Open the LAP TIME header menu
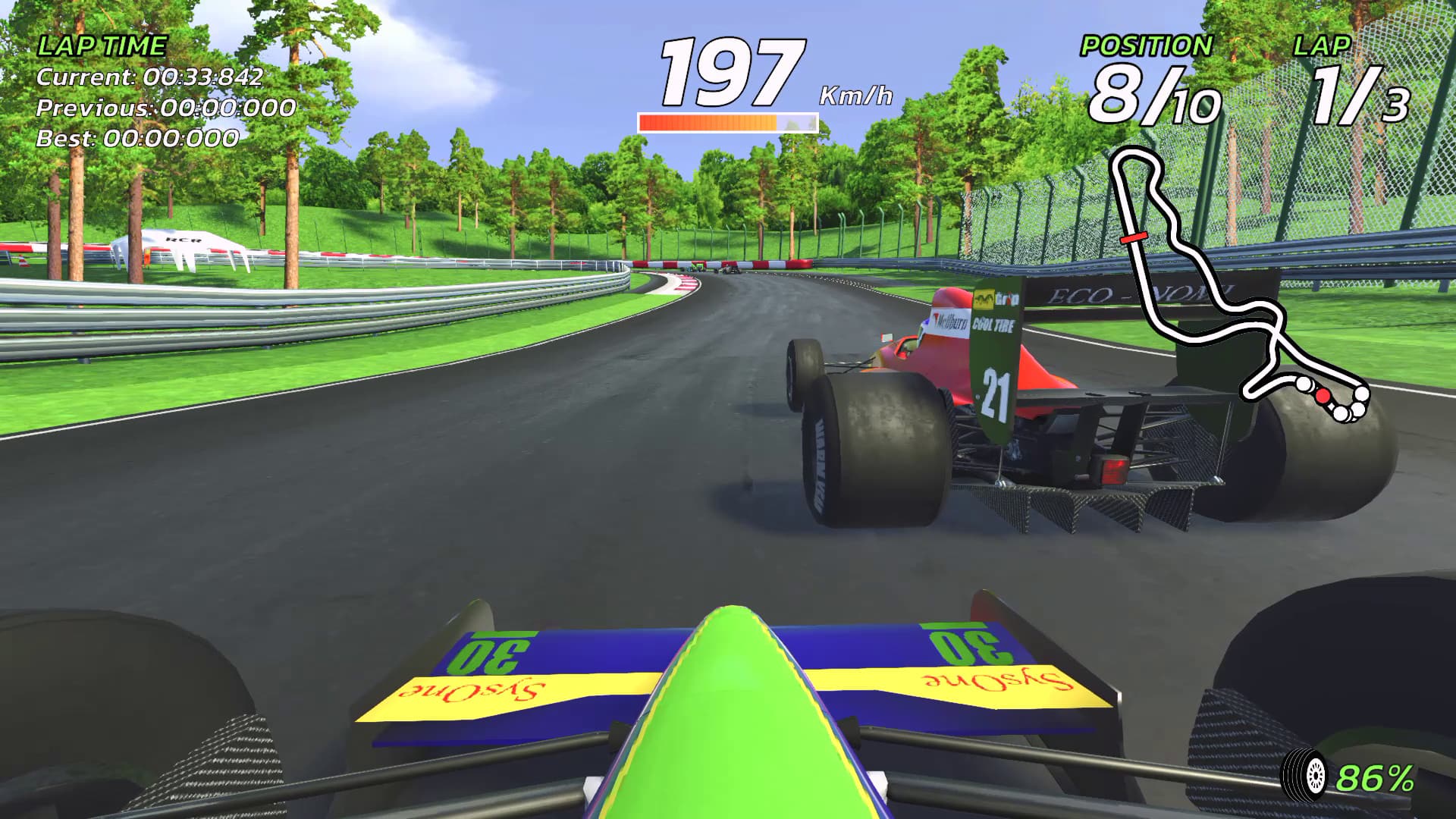Image resolution: width=1456 pixels, height=819 pixels. tap(102, 44)
